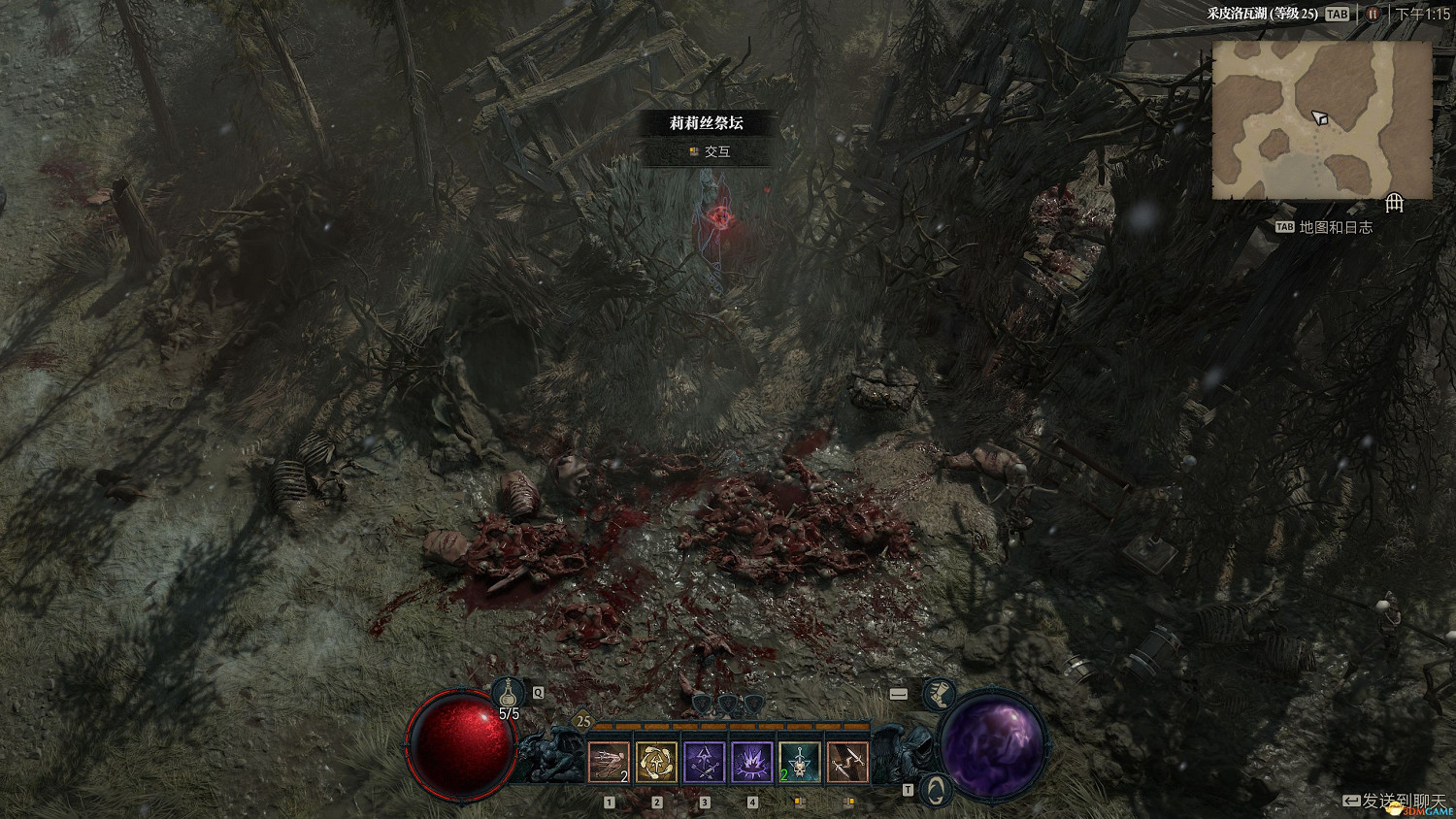Click the boot evade icon
This screenshot has height=819, width=1456.
tap(938, 695)
